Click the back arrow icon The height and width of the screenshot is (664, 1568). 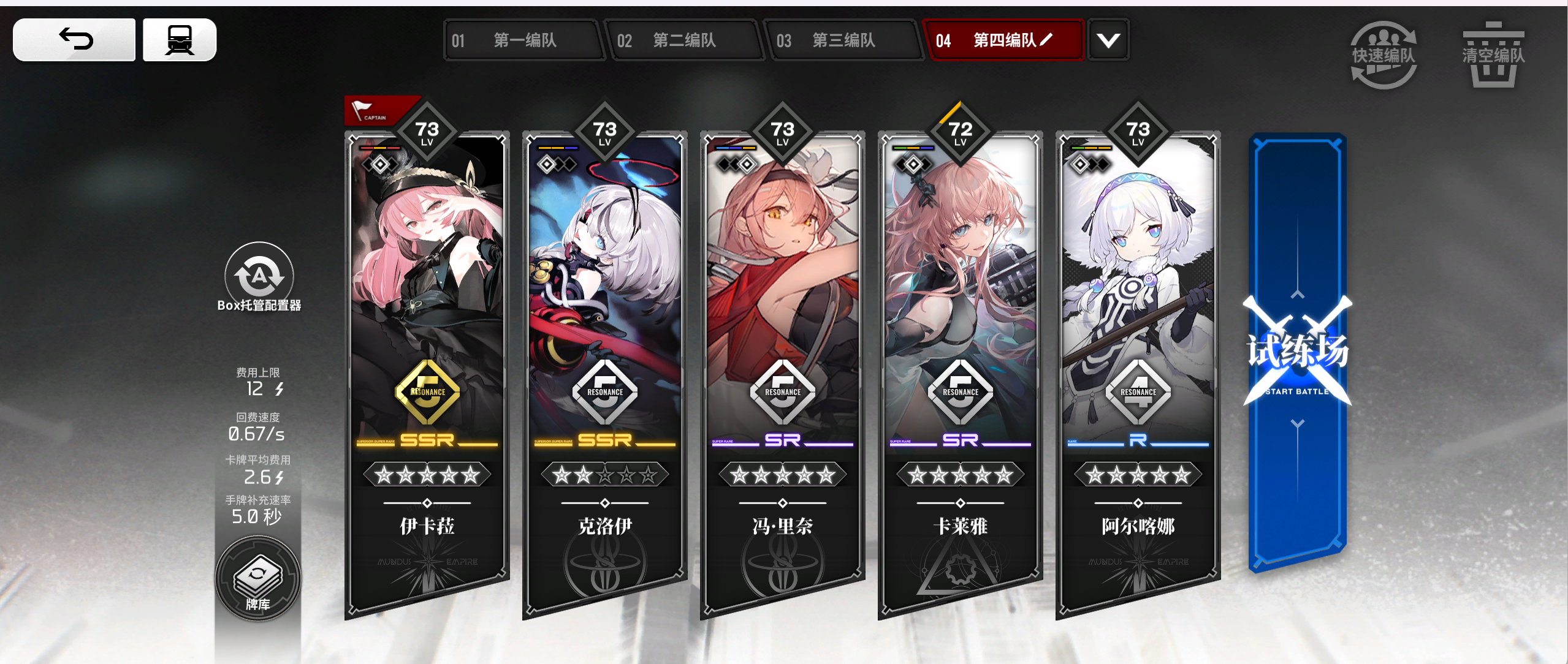point(74,39)
